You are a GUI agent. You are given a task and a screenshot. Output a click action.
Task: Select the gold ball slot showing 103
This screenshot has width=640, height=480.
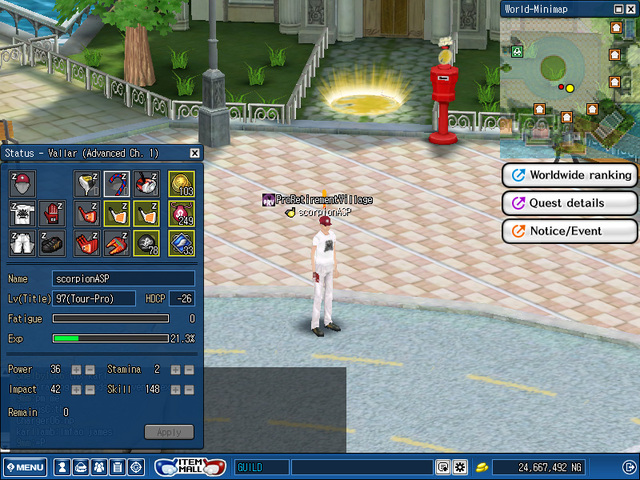pos(181,184)
